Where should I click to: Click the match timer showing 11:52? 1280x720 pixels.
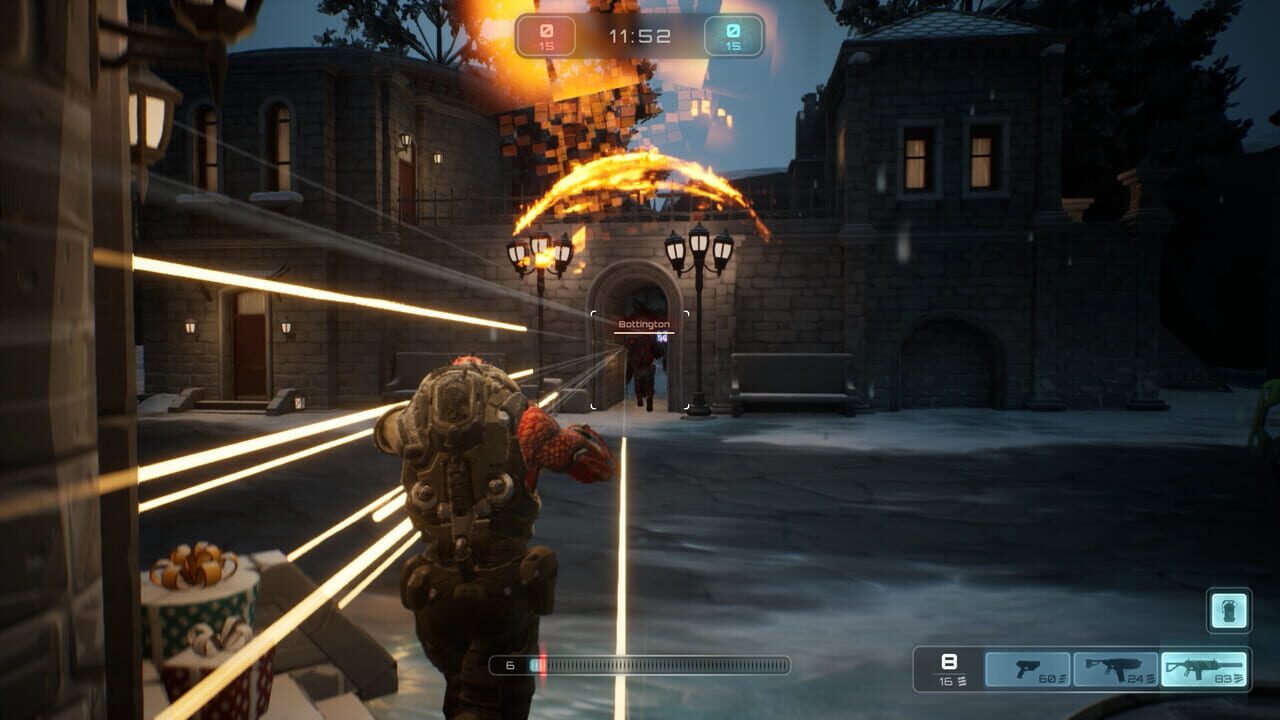[641, 34]
